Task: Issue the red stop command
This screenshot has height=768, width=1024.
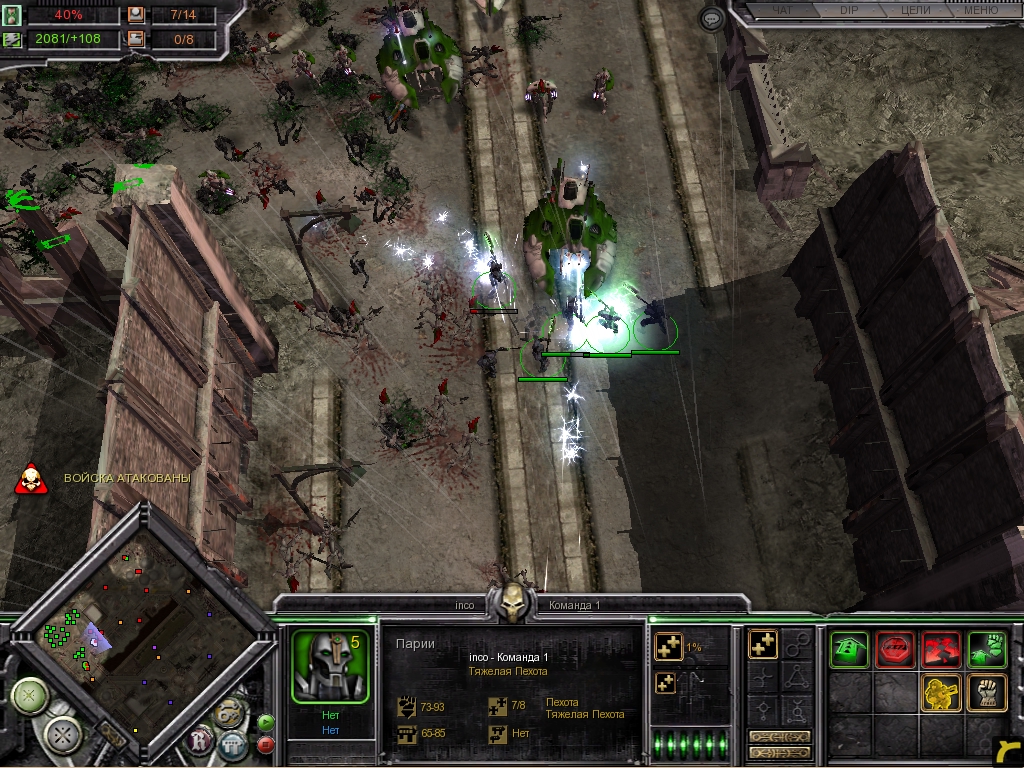Action: [x=895, y=650]
